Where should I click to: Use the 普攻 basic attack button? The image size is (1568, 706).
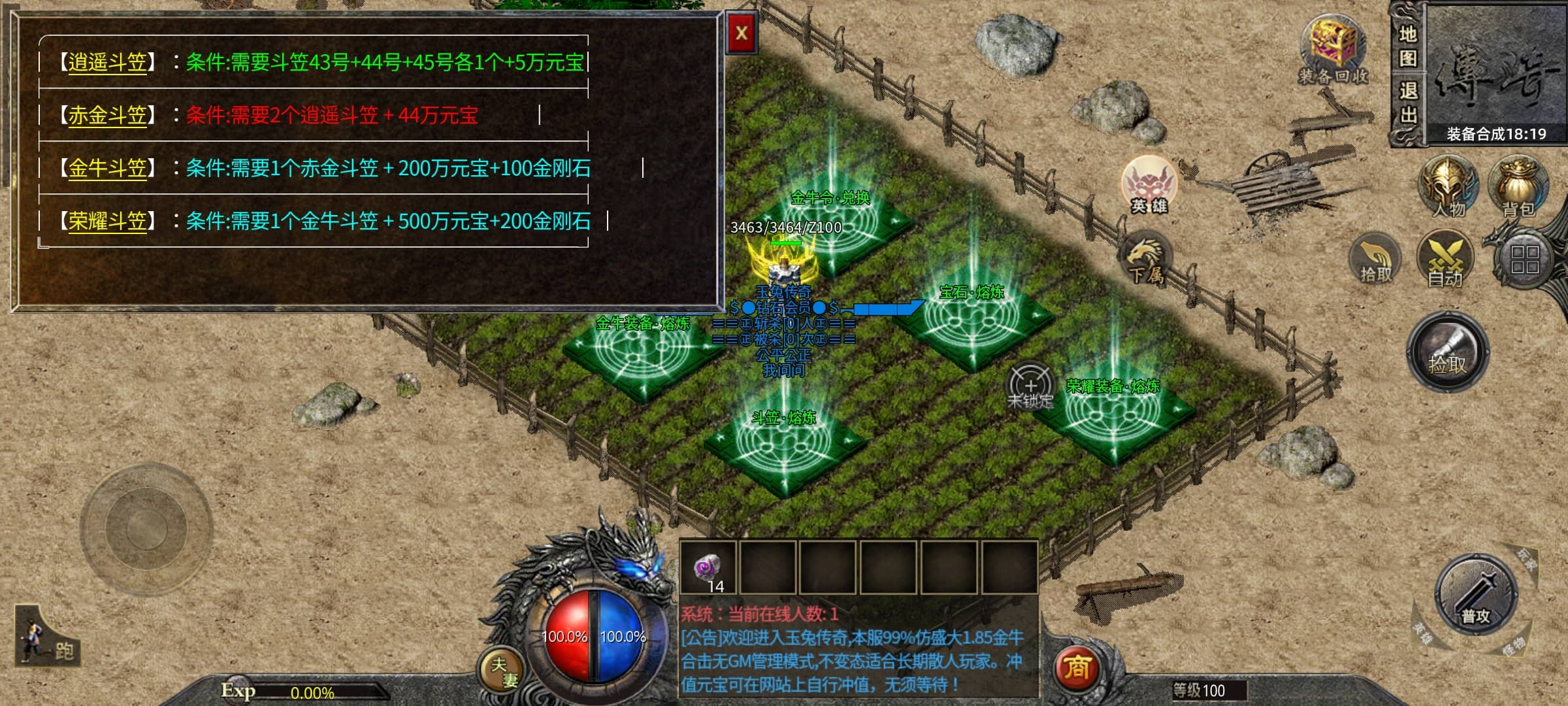pos(1475,595)
